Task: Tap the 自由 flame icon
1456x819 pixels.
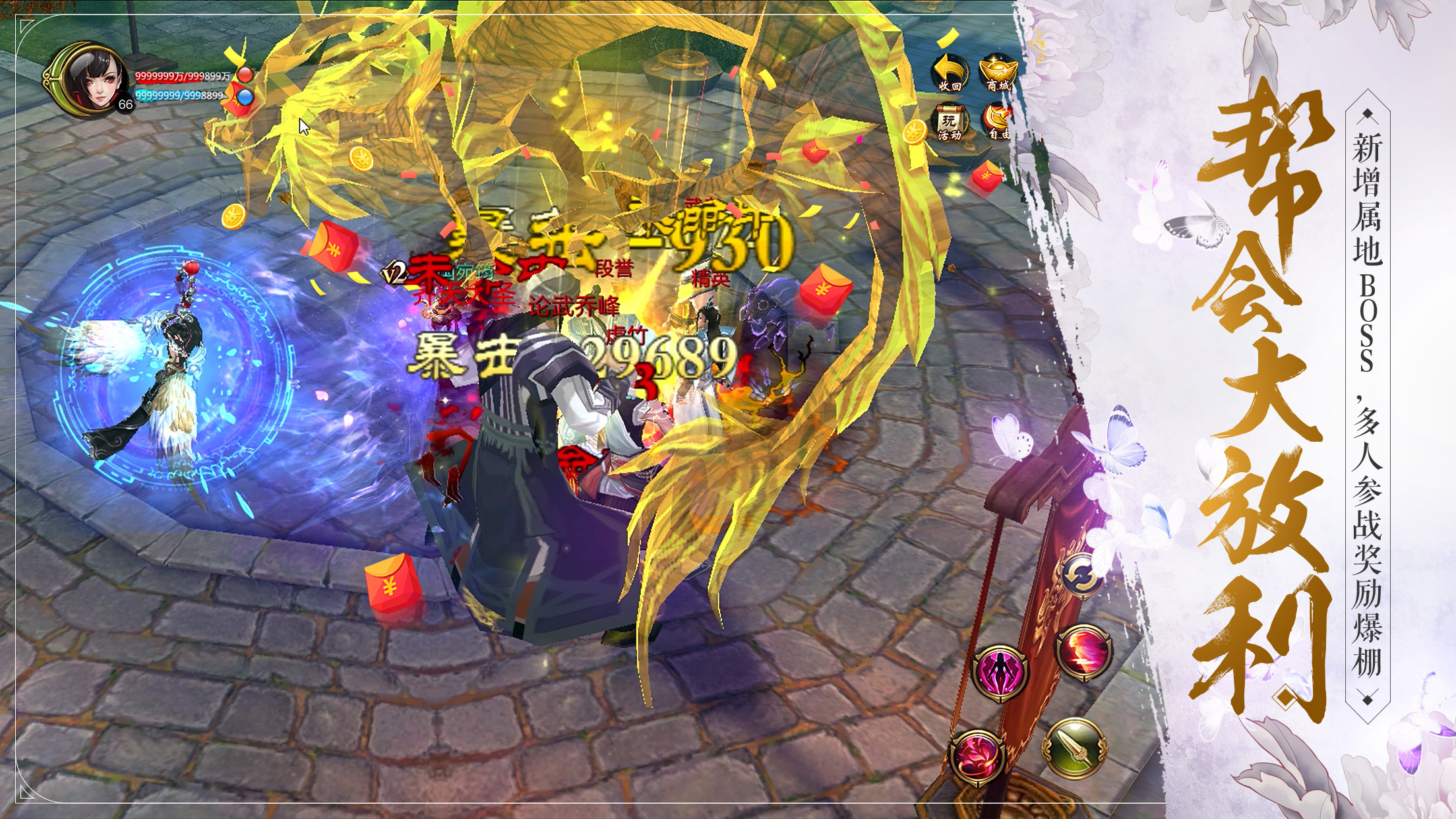Action: click(998, 122)
